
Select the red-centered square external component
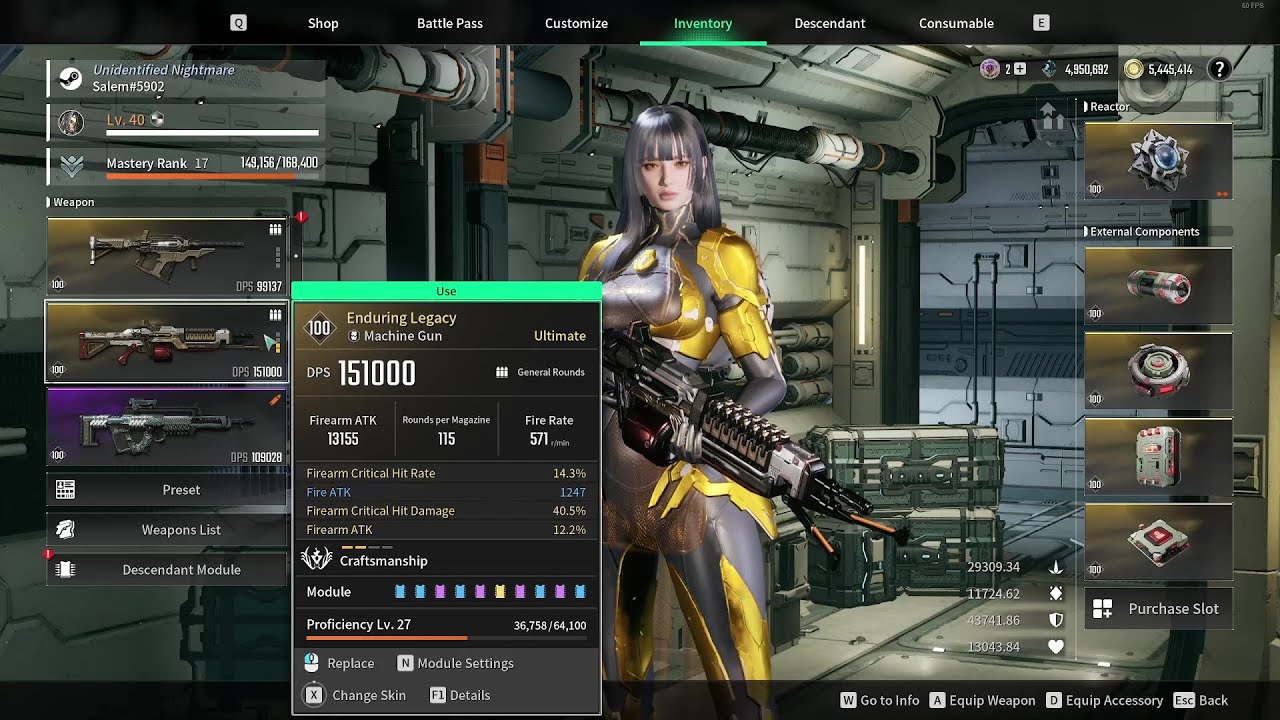tap(1158, 541)
